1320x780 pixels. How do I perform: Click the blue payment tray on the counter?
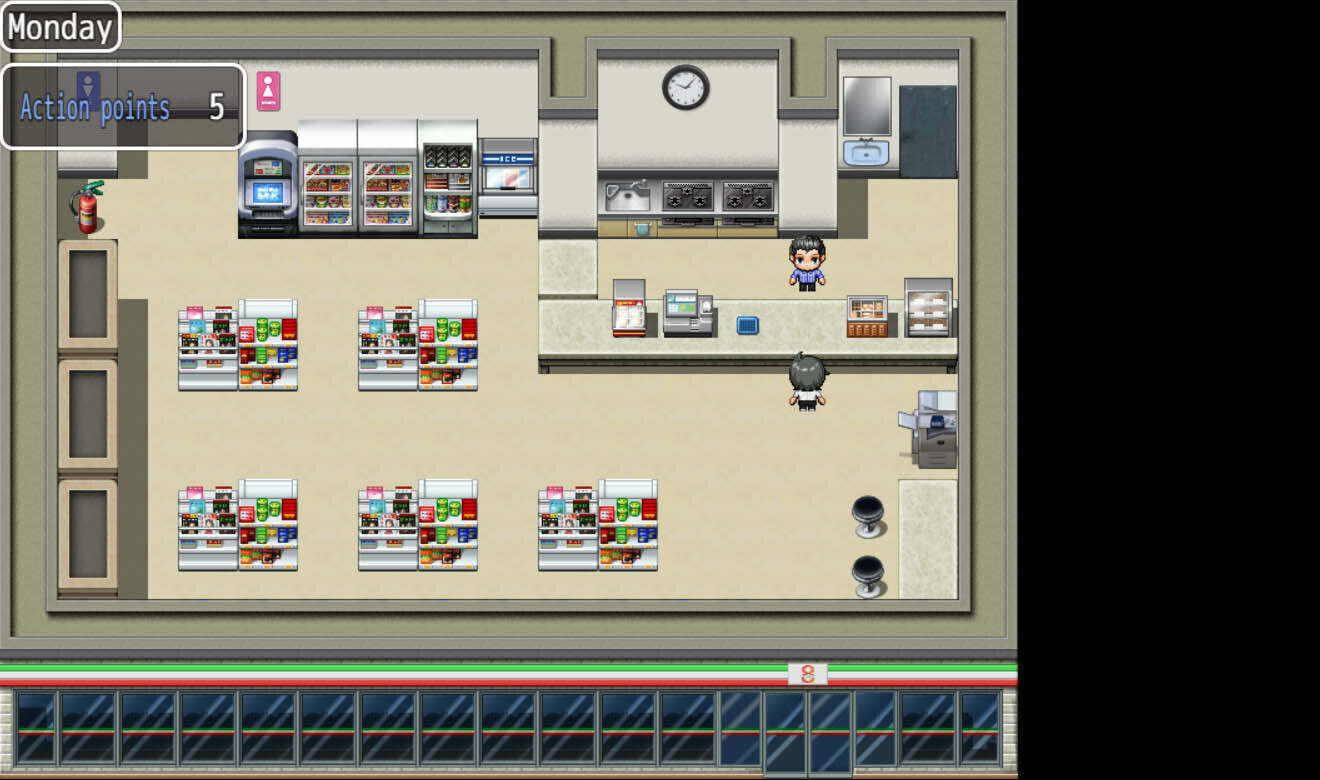(746, 325)
